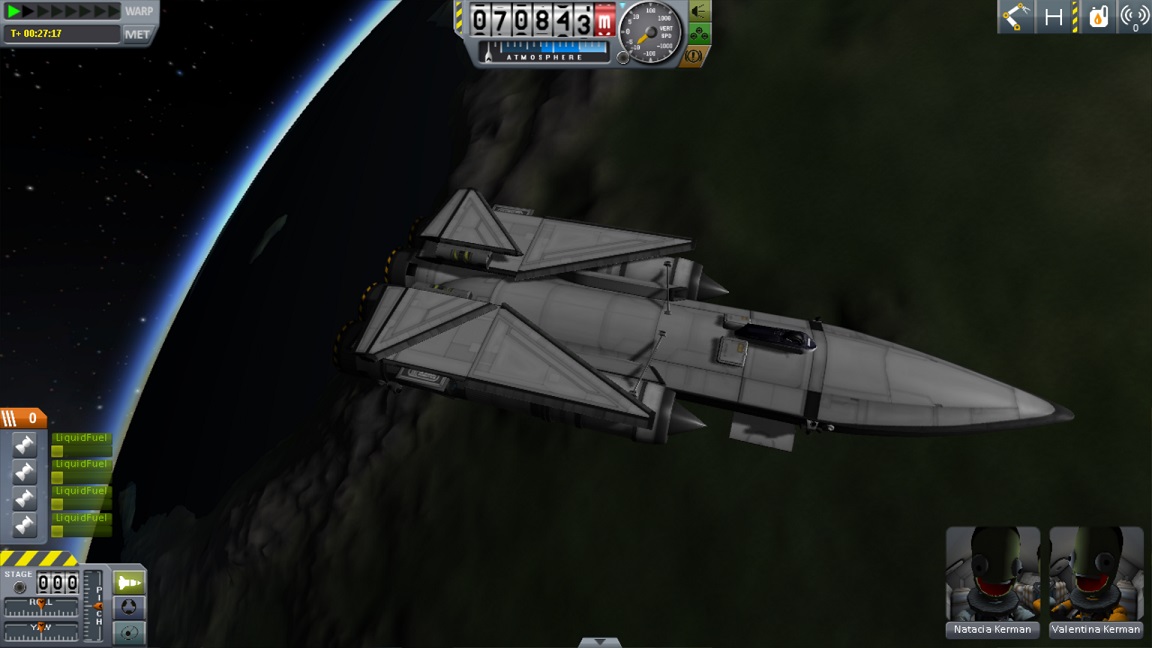This screenshot has width=1152, height=648.
Task: Open the fuel canister resources panel
Action: [x=1098, y=17]
